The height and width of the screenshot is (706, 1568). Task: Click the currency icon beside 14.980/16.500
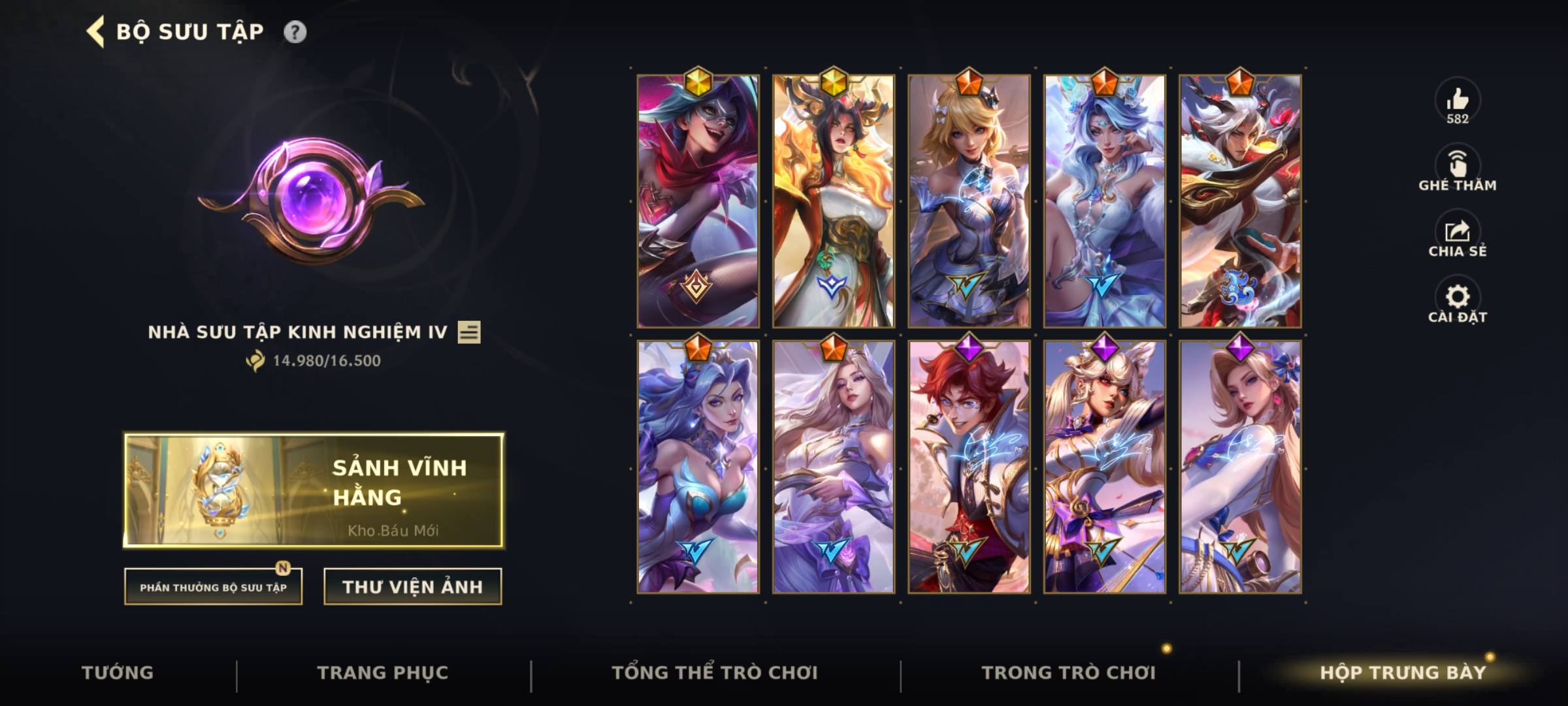[x=256, y=361]
